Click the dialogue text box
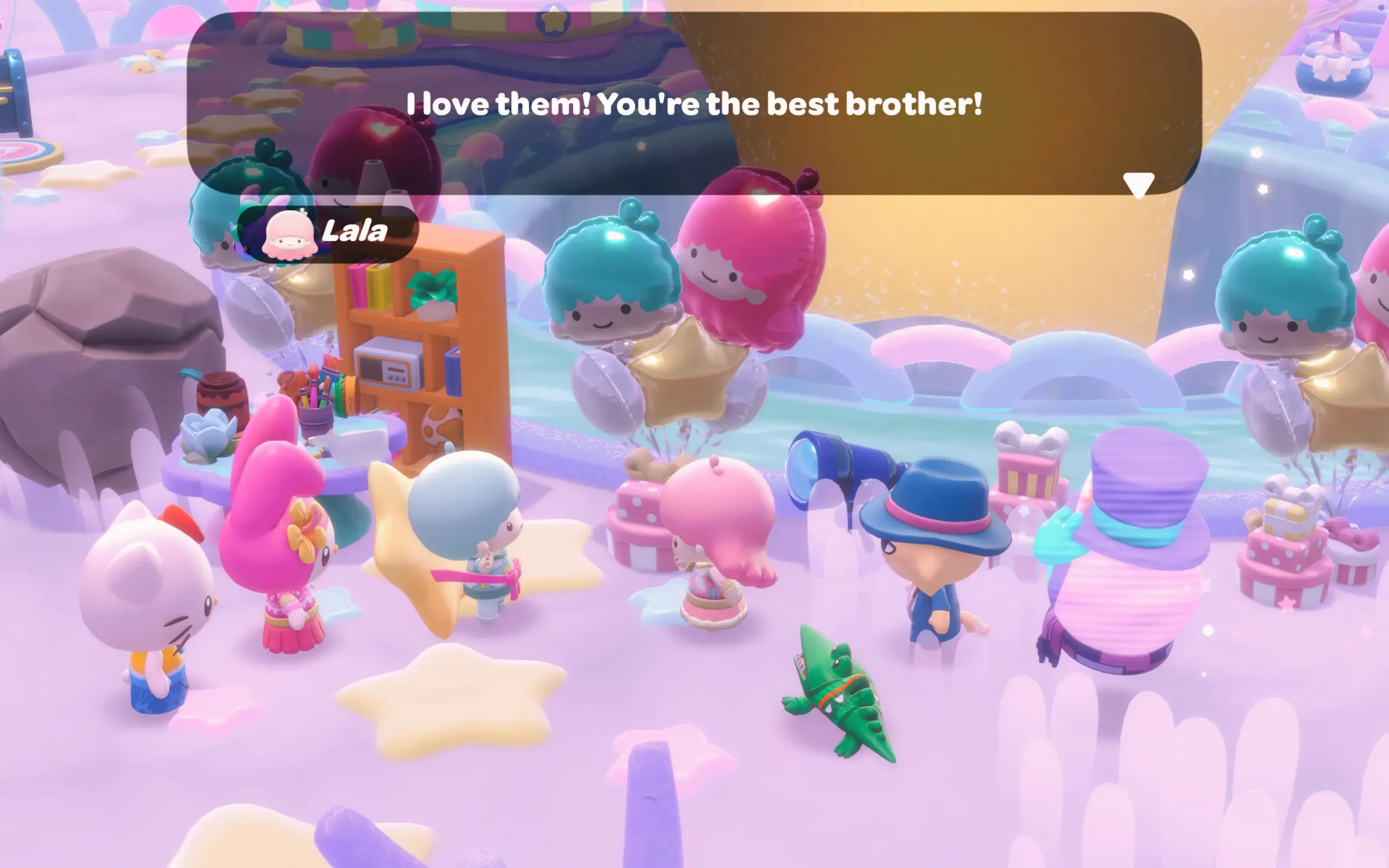 pos(693,104)
